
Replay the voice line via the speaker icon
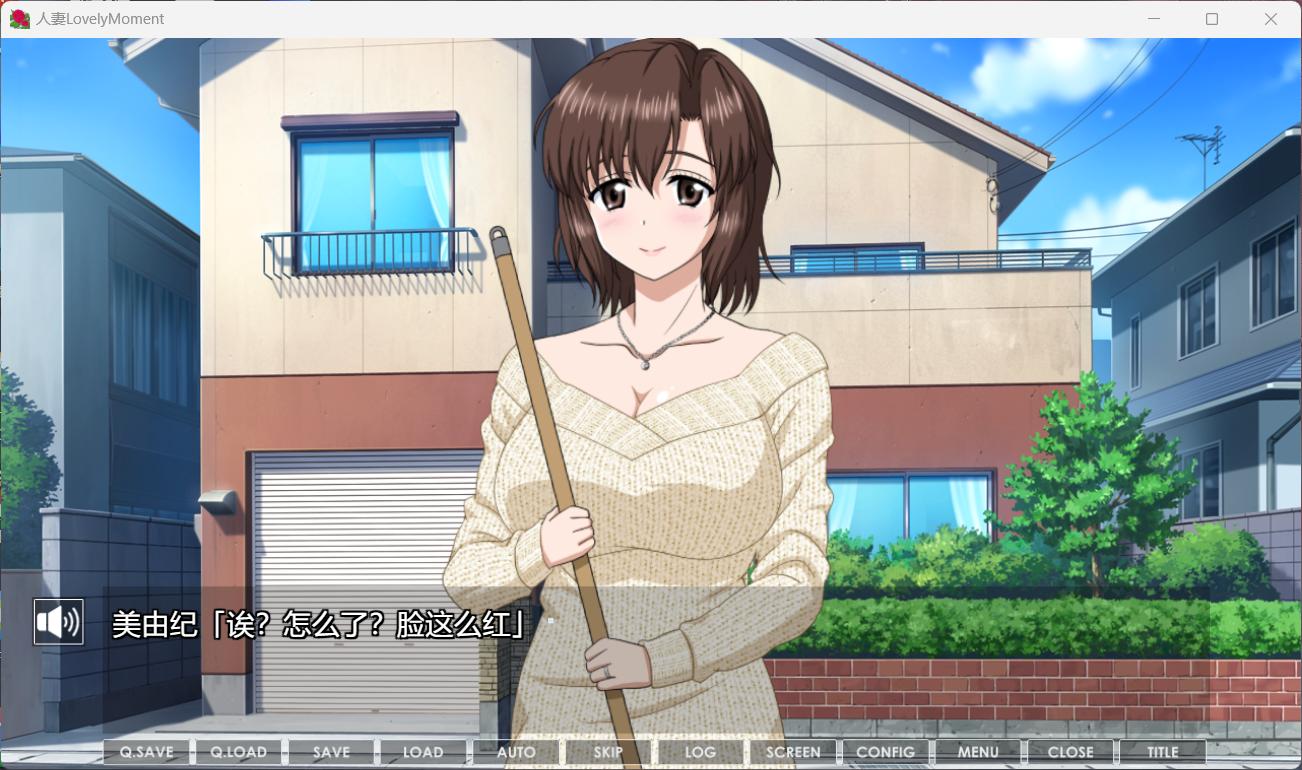click(58, 622)
